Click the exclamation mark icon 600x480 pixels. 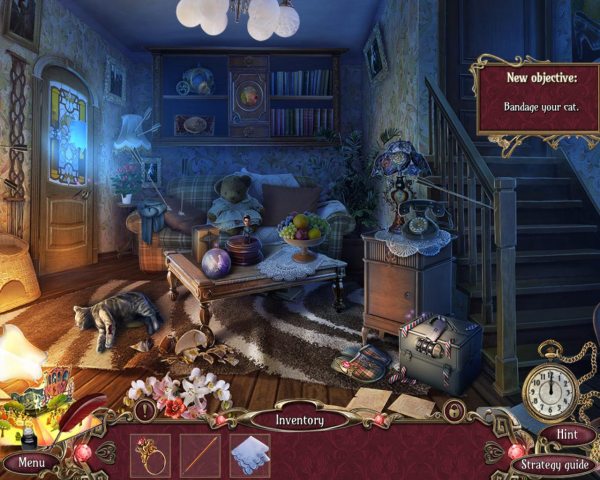tap(146, 410)
